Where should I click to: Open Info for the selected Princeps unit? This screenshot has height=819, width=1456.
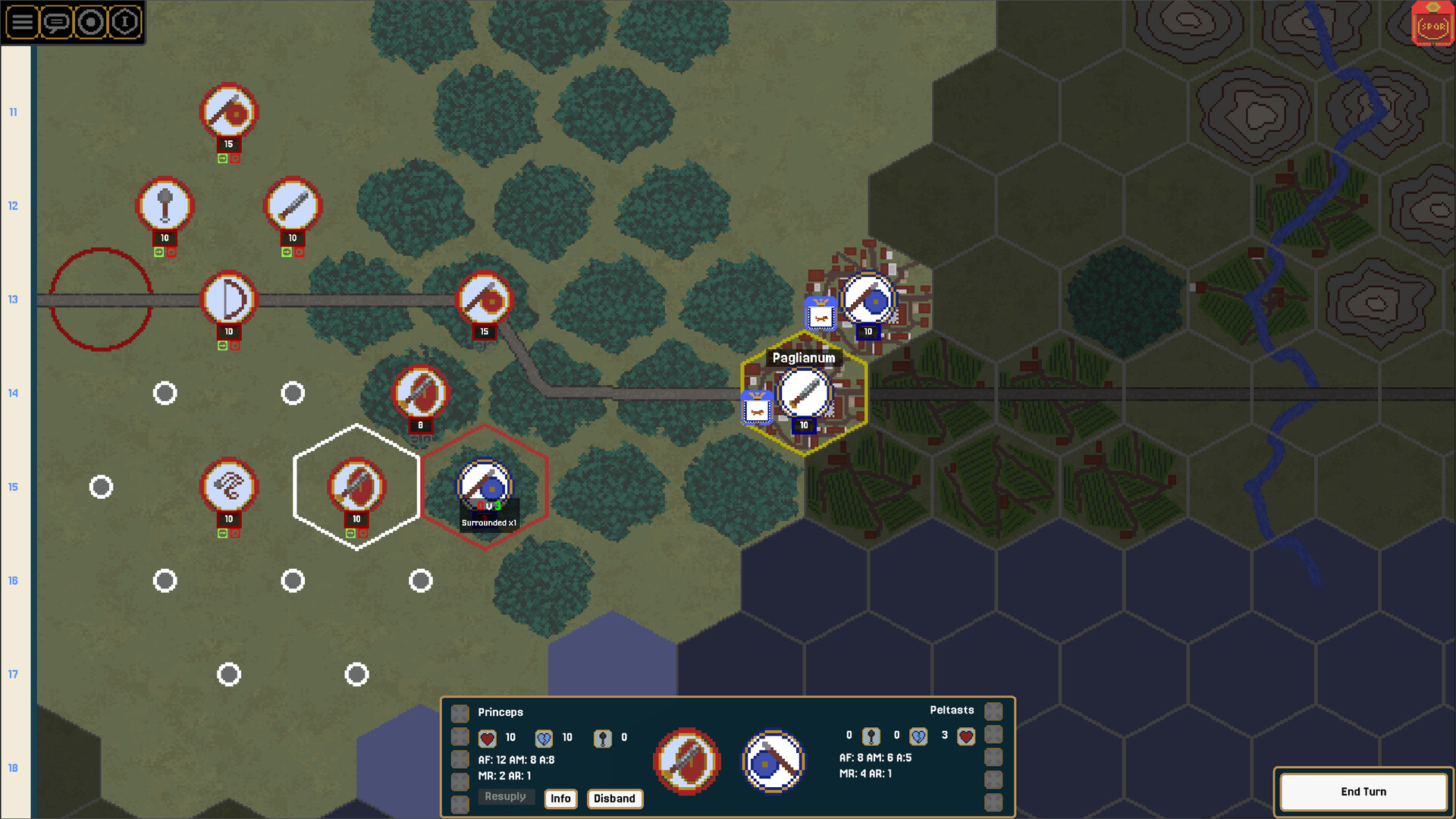coord(560,799)
